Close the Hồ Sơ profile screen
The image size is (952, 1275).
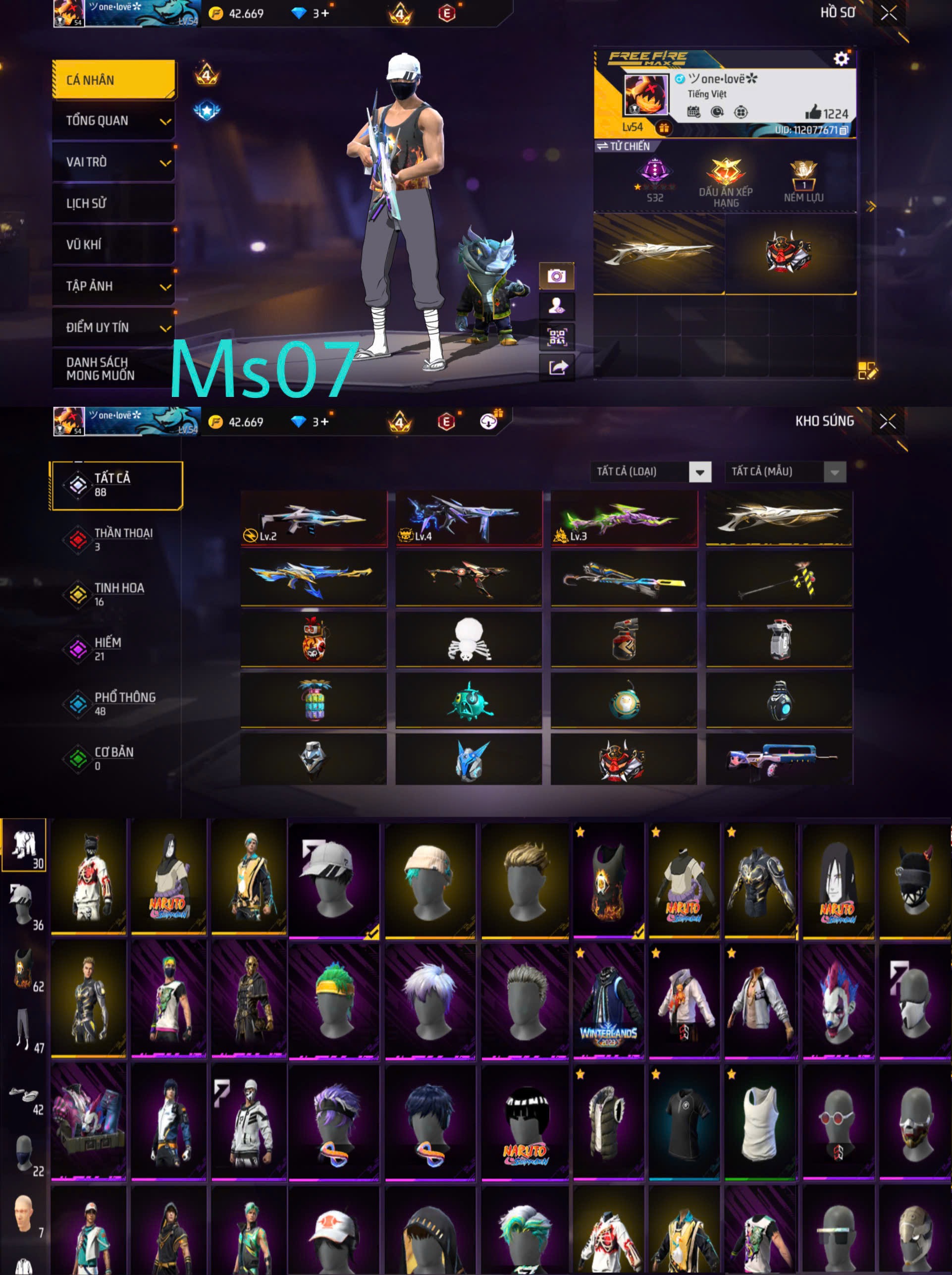pyautogui.click(x=888, y=13)
